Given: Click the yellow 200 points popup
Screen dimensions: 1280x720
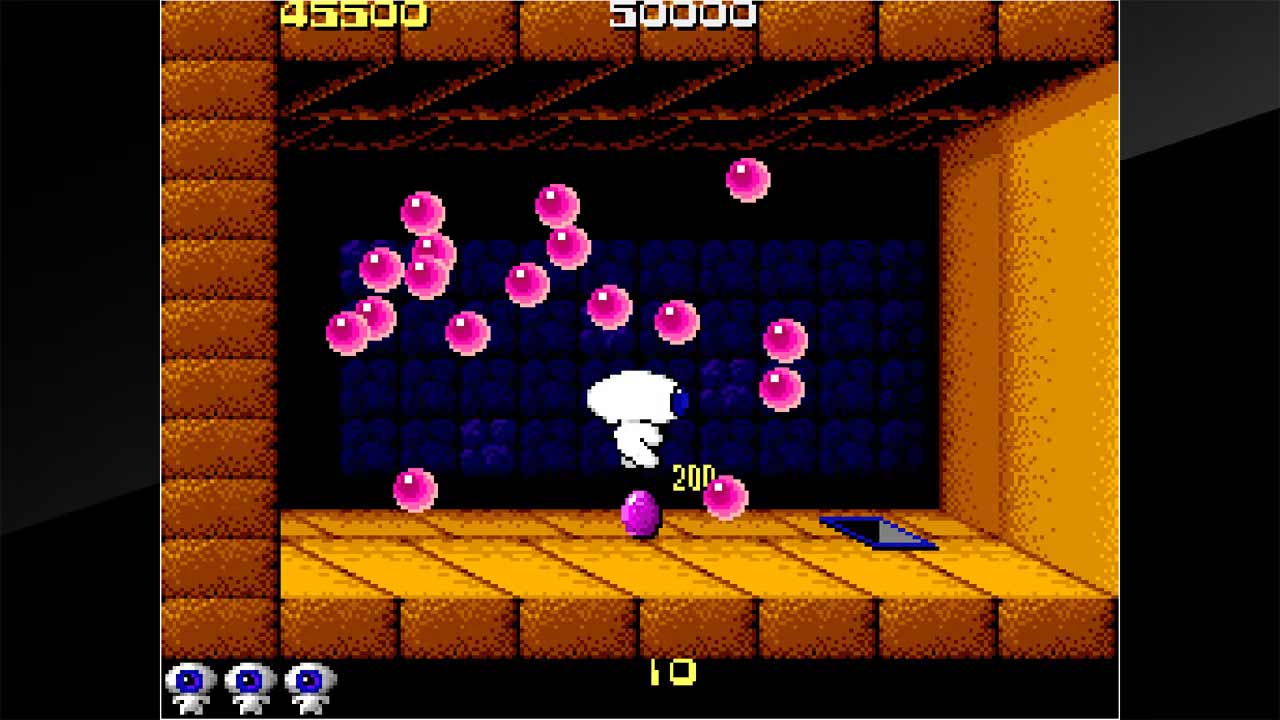Looking at the screenshot, I should [x=693, y=475].
